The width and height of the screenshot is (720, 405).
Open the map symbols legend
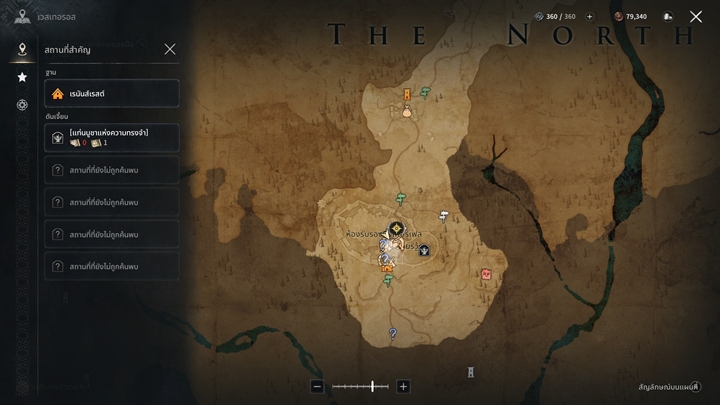tap(669, 386)
